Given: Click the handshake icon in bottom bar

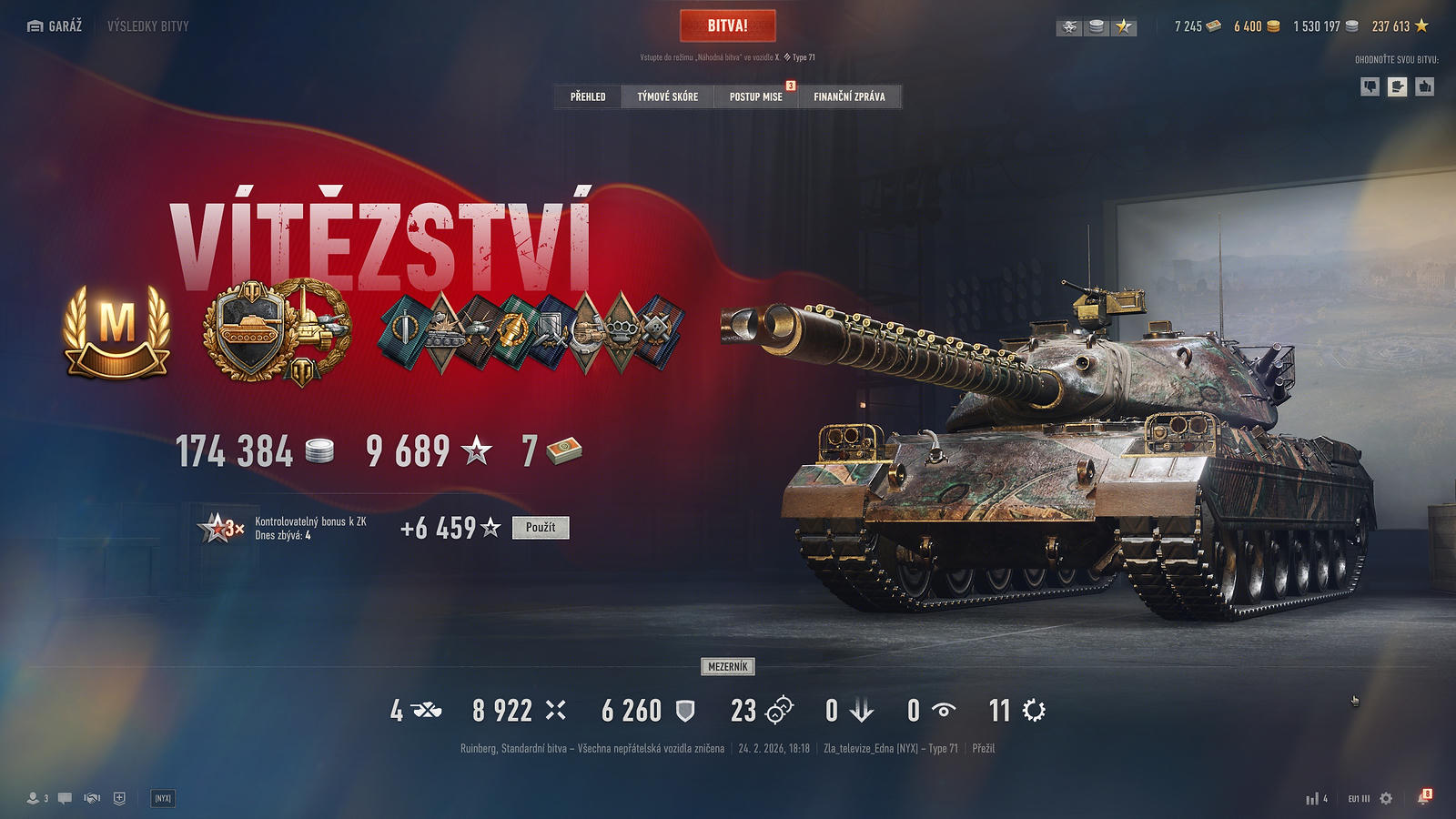Looking at the screenshot, I should click(92, 798).
